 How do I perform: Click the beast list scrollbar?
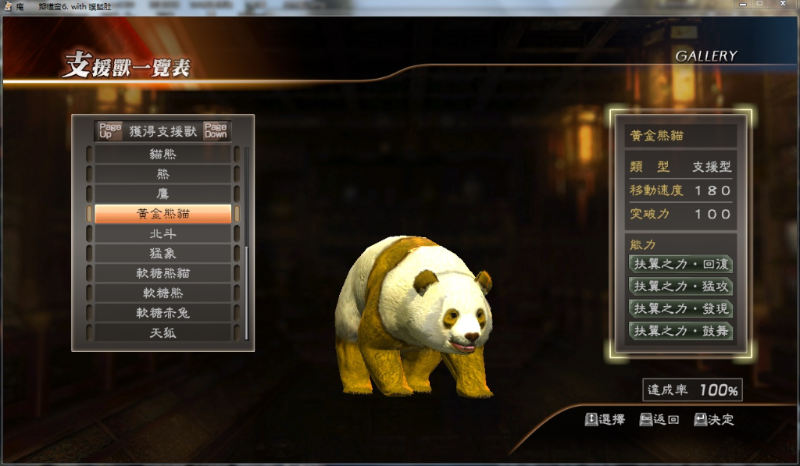pyautogui.click(x=247, y=270)
